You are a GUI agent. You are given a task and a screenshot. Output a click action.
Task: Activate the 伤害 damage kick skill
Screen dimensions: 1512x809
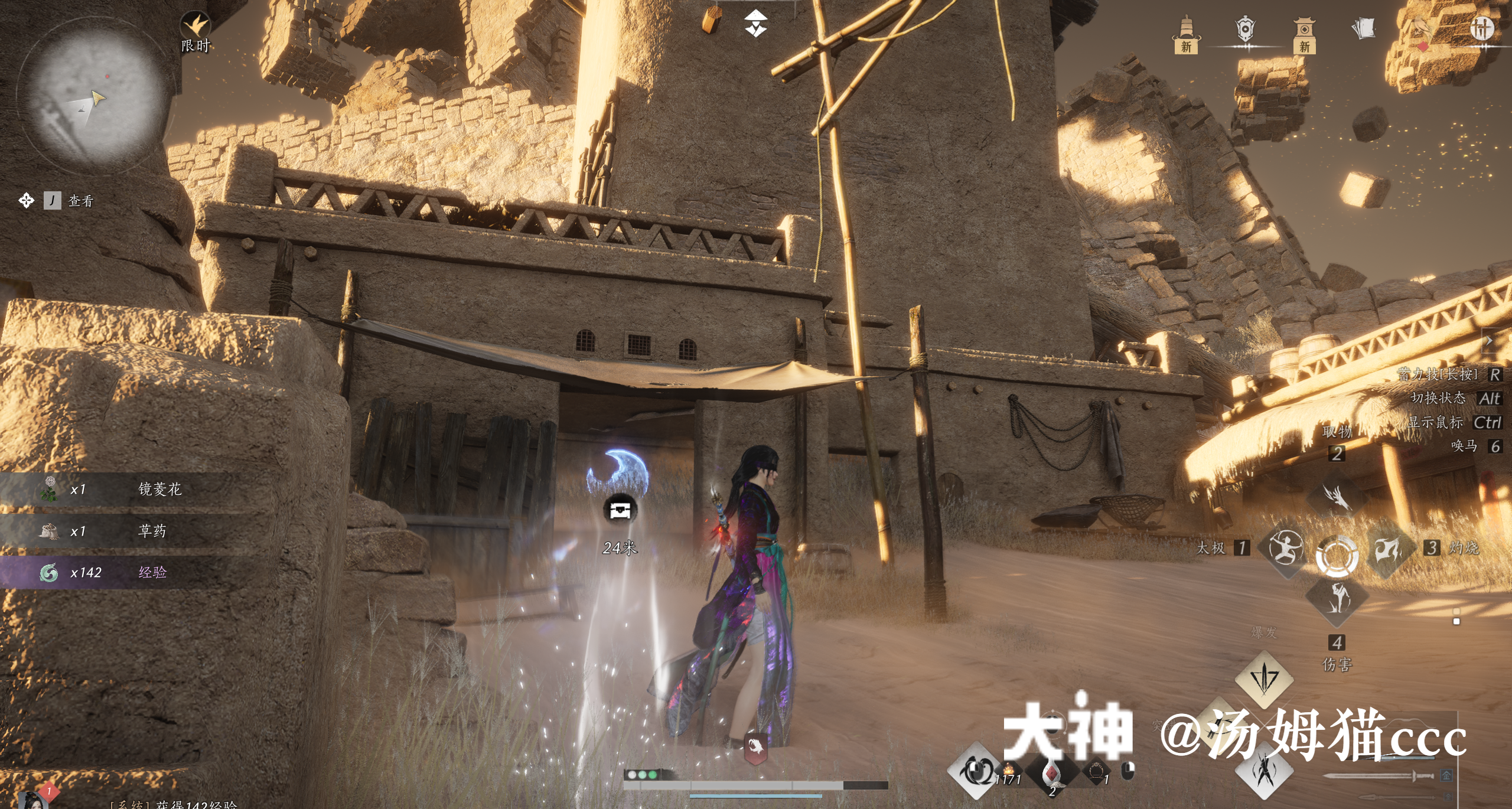tap(1337, 599)
